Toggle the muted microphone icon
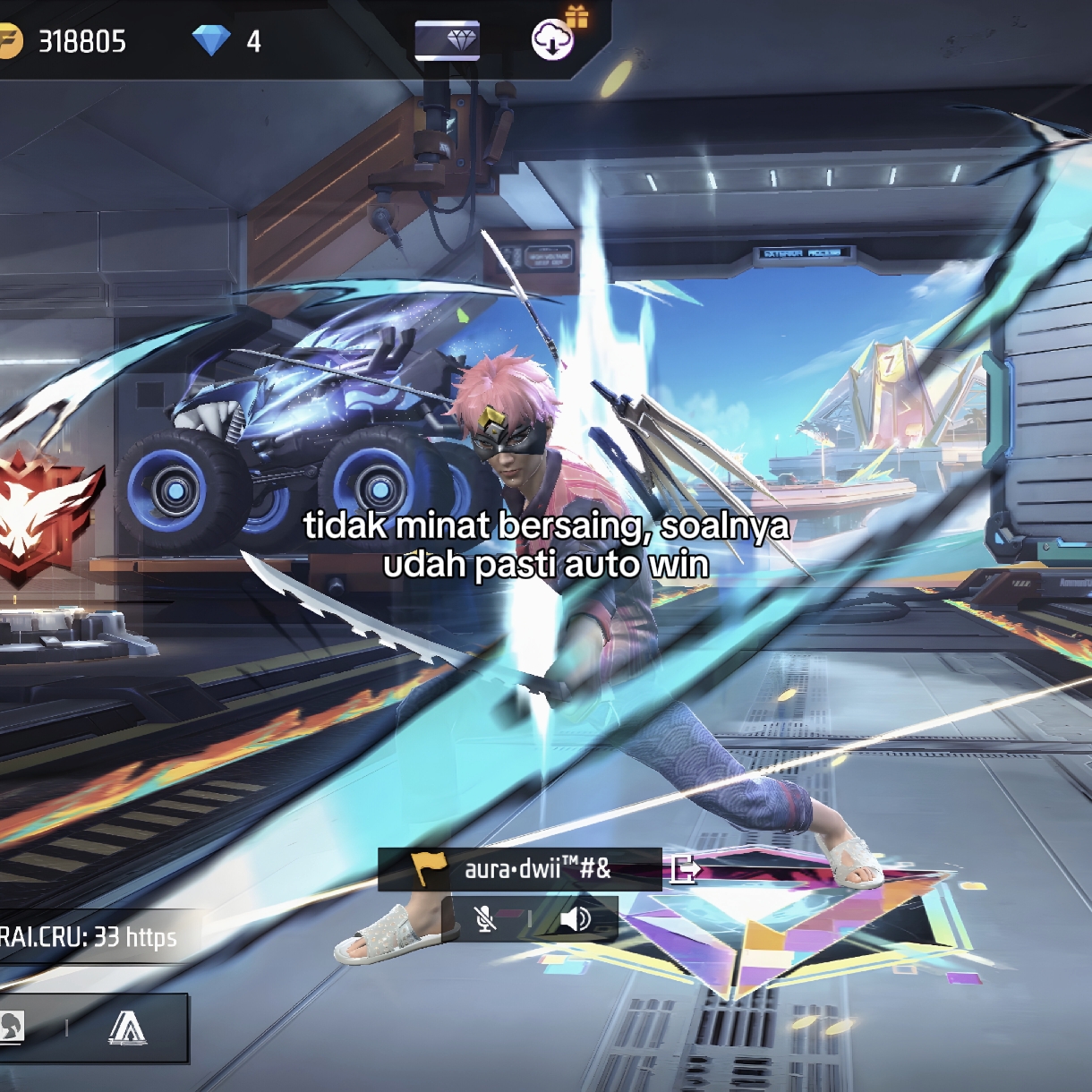This screenshot has width=1092, height=1092. click(x=485, y=918)
